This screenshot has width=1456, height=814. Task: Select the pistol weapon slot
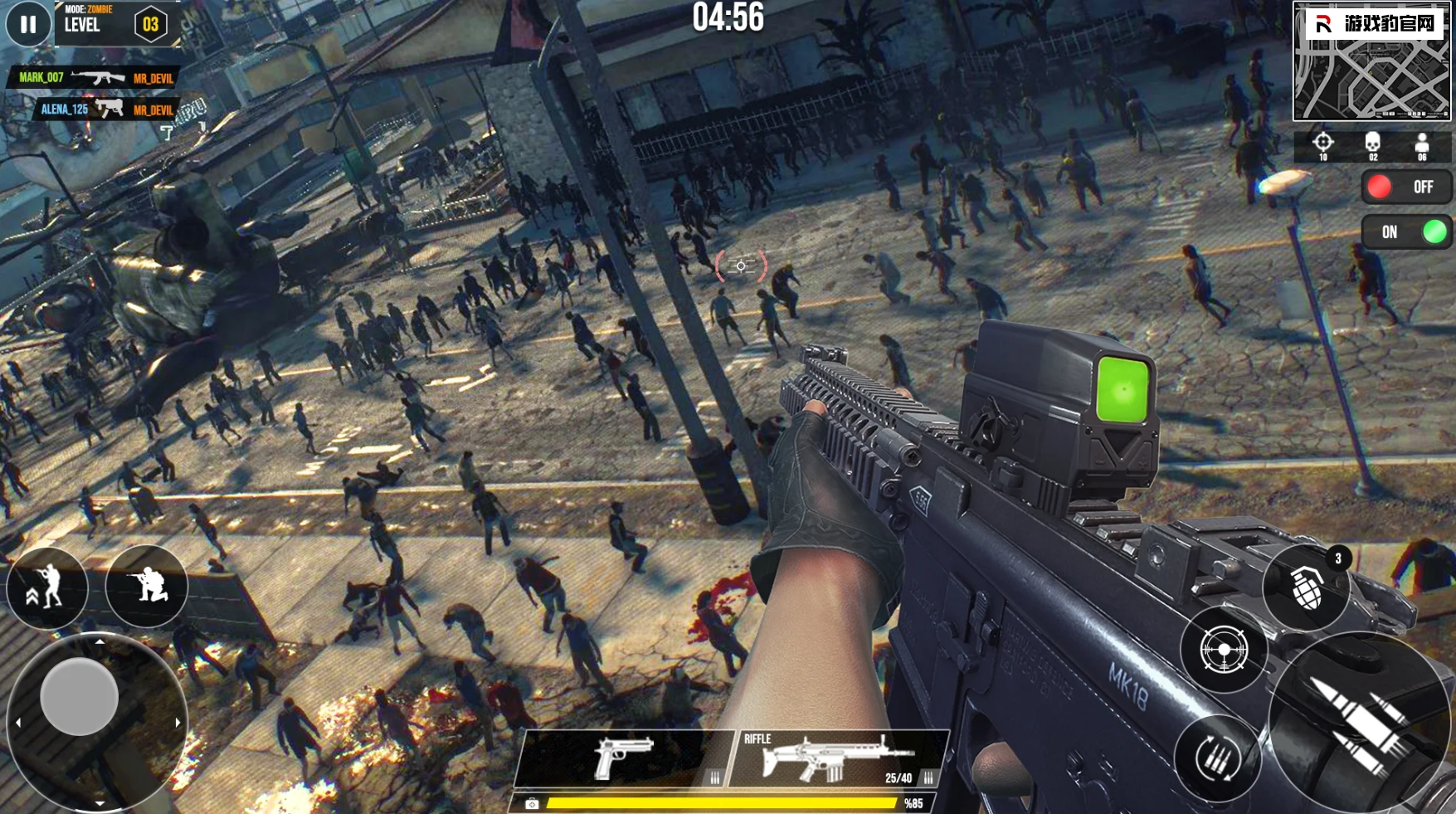(624, 758)
